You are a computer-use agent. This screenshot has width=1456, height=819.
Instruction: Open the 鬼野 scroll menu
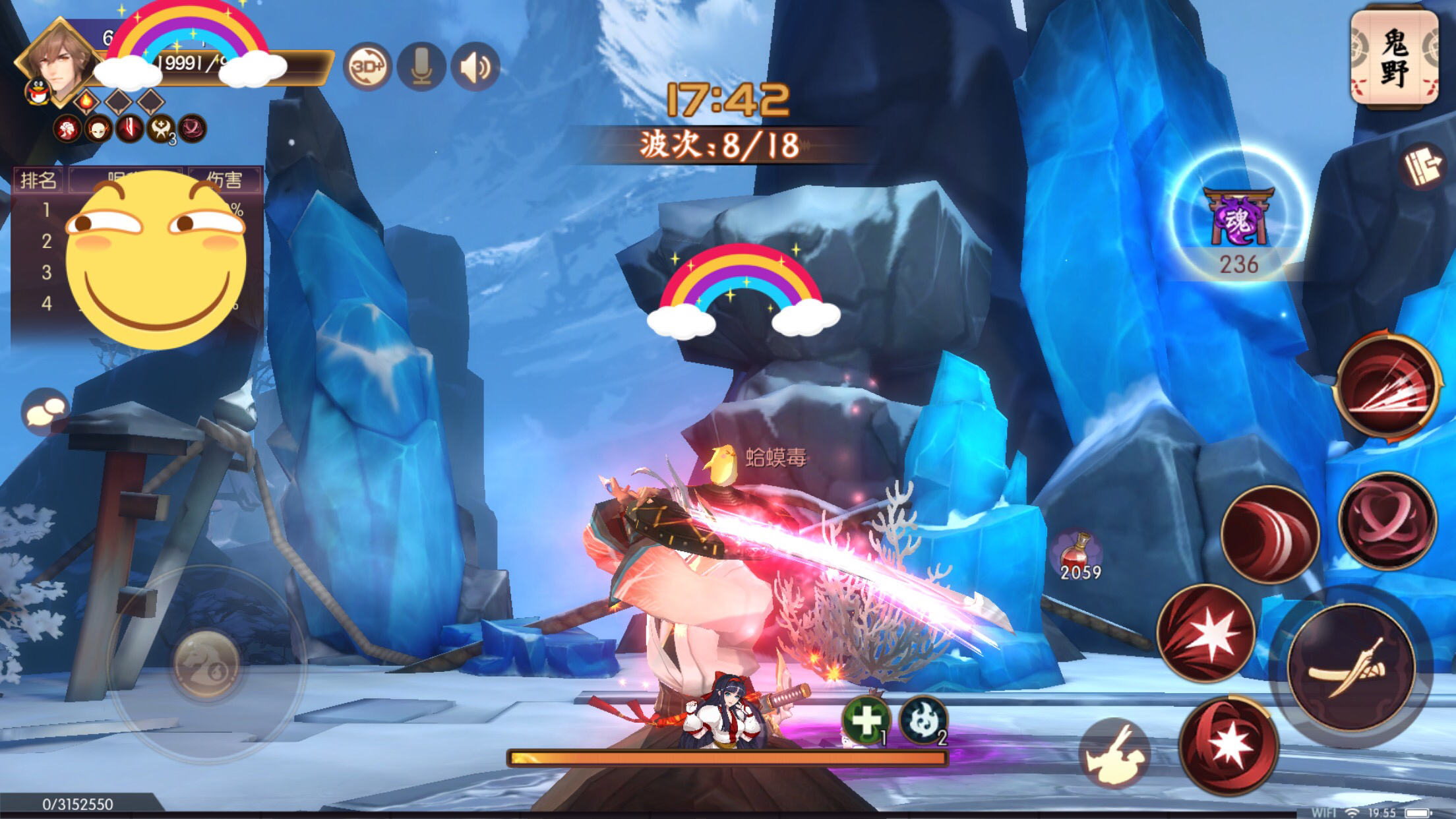pyautogui.click(x=1394, y=58)
